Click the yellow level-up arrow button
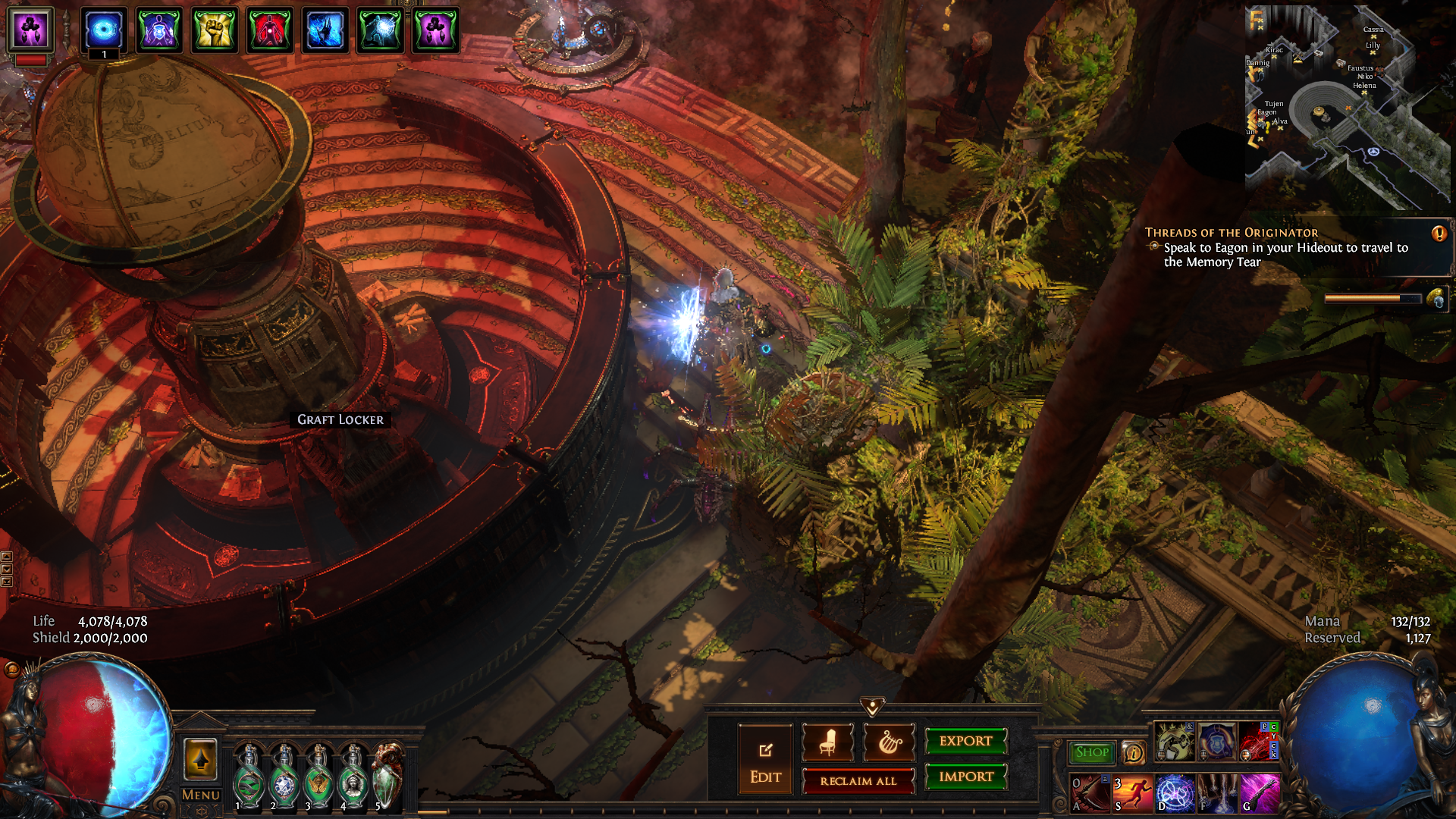 click(x=201, y=758)
